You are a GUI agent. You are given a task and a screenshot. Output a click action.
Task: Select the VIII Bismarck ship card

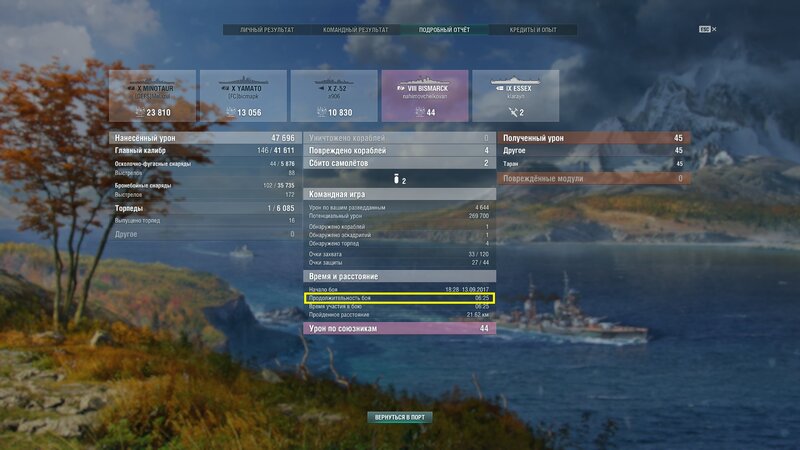[x=422, y=96]
